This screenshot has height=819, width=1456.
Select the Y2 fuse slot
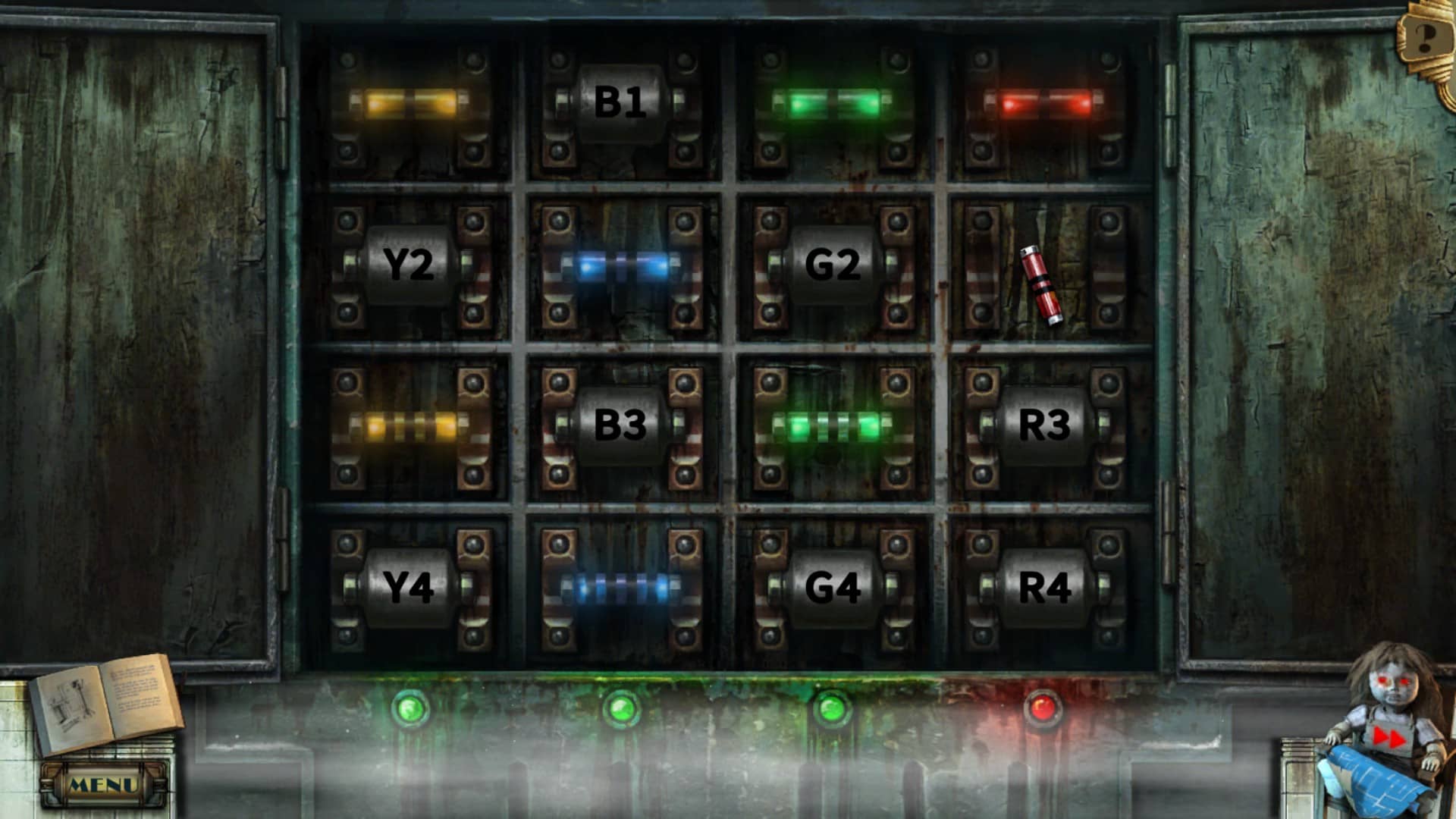[409, 265]
